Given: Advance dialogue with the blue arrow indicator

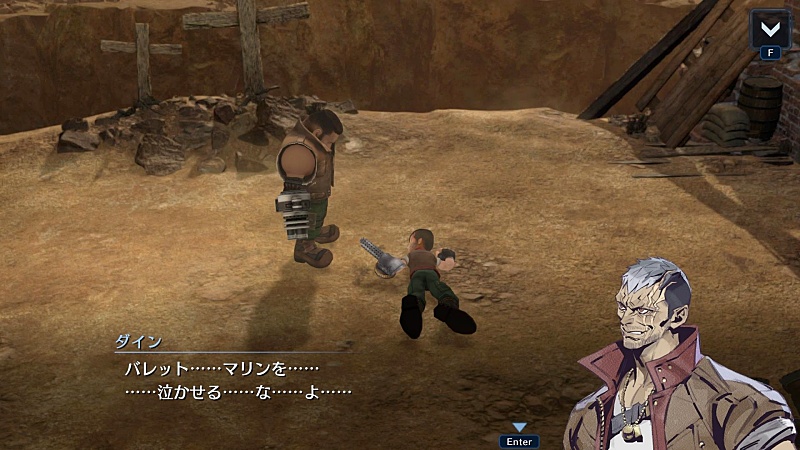Looking at the screenshot, I should 519,428.
